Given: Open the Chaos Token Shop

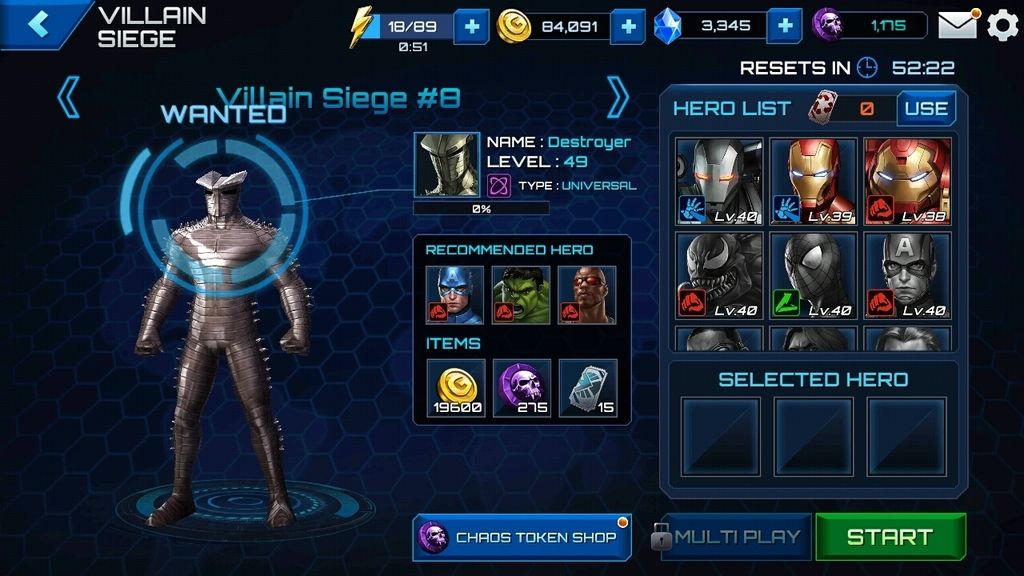Looking at the screenshot, I should point(520,537).
